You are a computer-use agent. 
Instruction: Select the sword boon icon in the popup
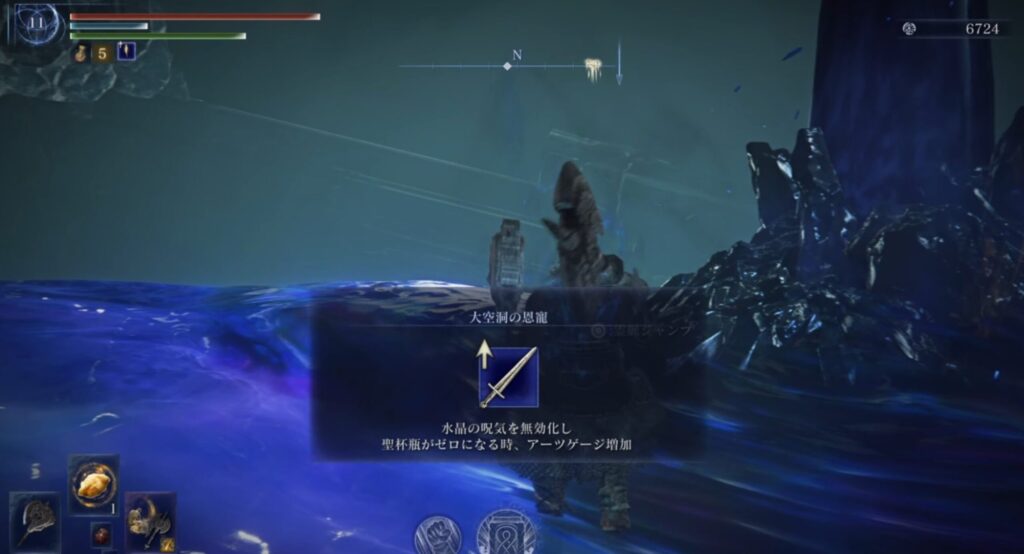coord(509,377)
